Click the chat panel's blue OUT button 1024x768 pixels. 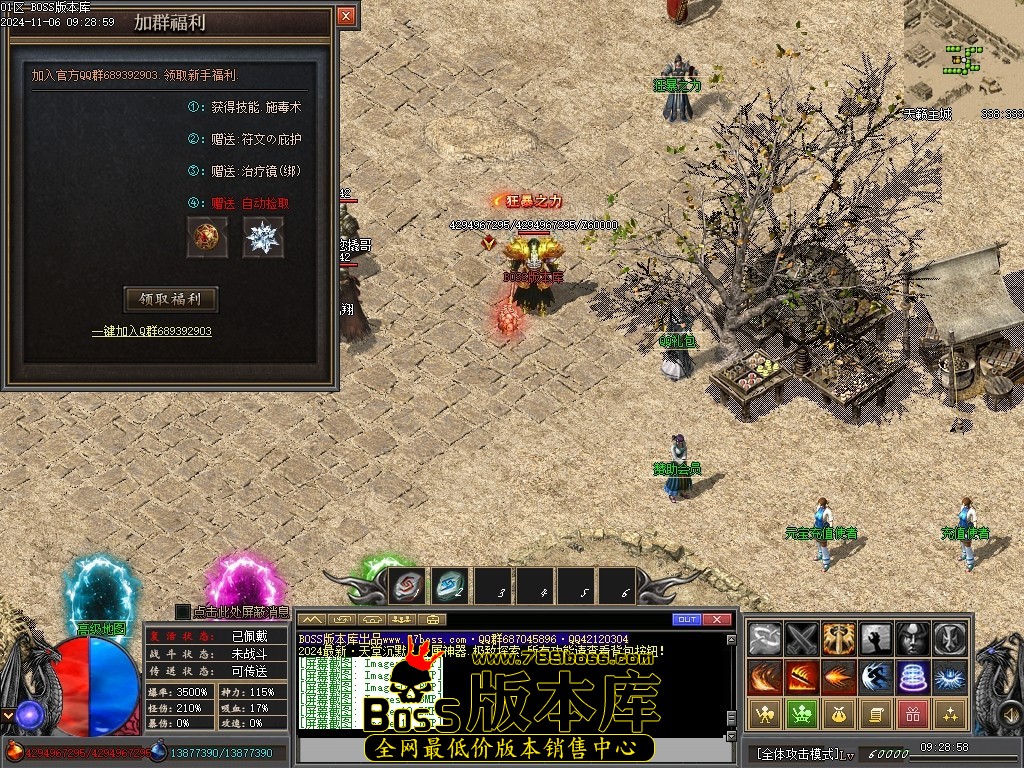(687, 620)
